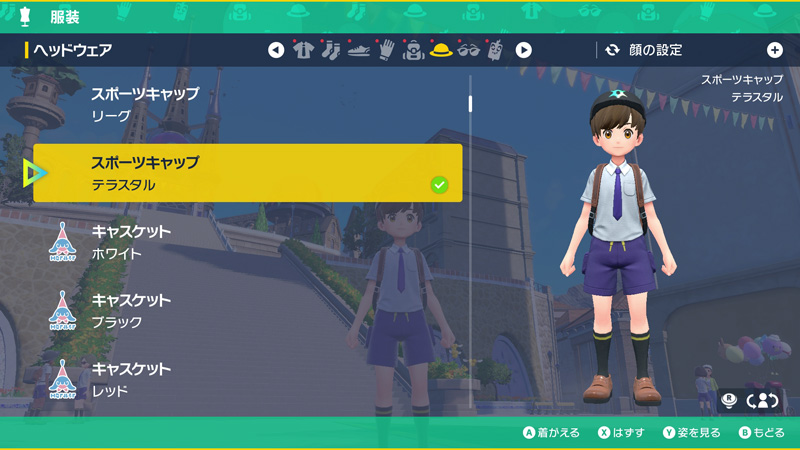Image resolution: width=800 pixels, height=450 pixels.
Task: Click the right arrow of the category selector
Action: pos(523,50)
